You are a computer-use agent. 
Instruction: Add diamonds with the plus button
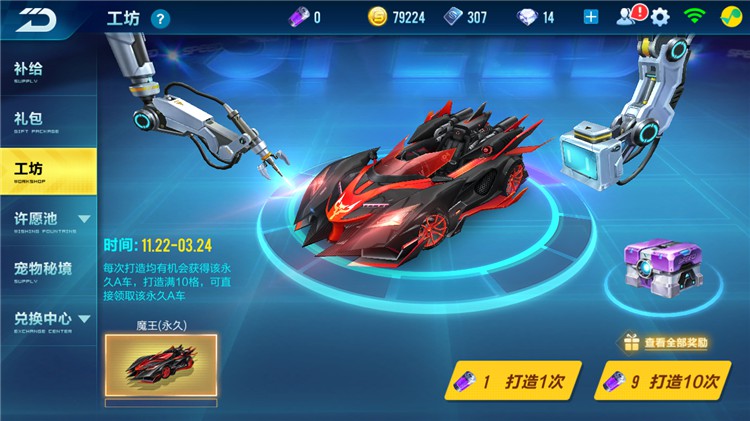[x=591, y=17]
